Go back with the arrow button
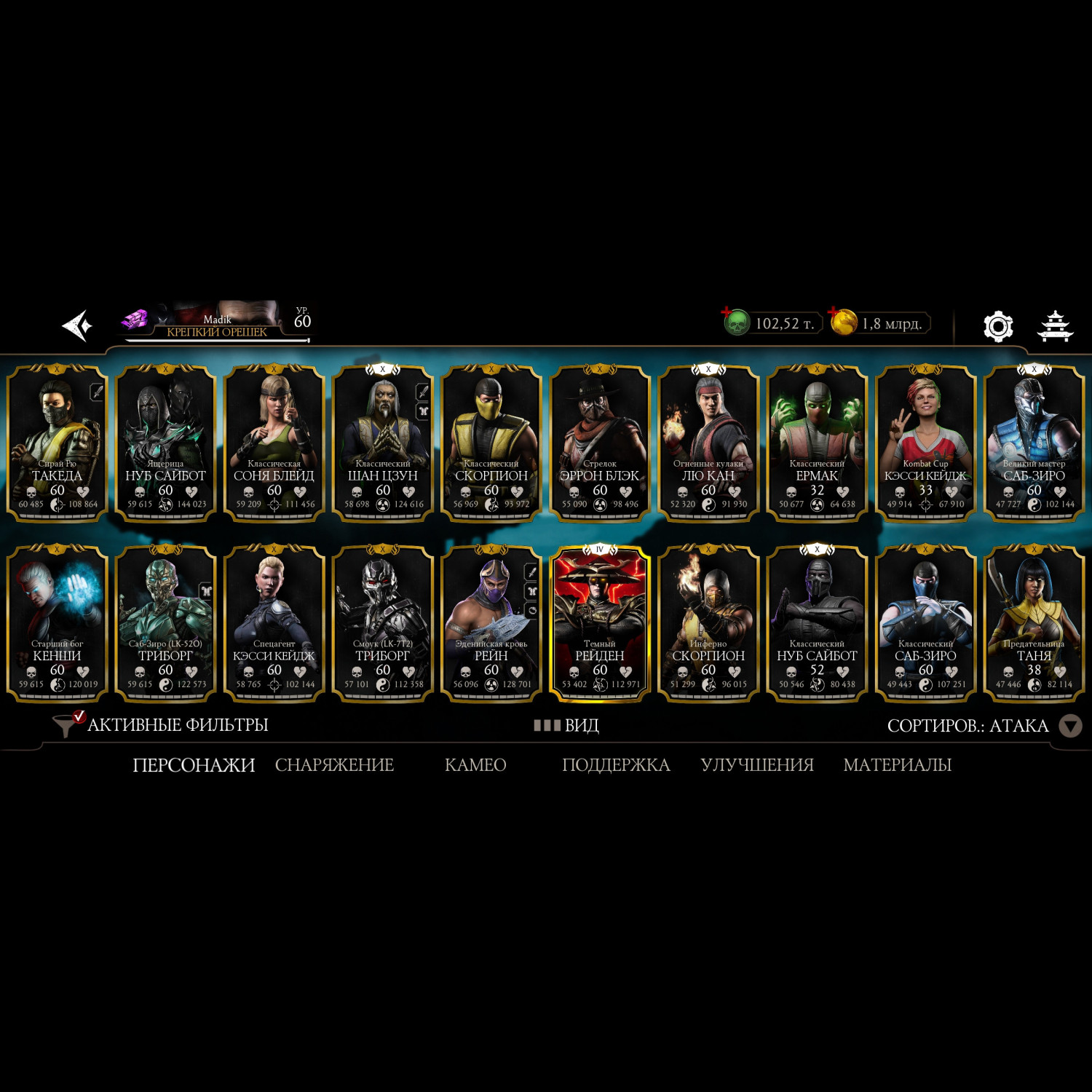This screenshot has width=1092, height=1092. coord(78,325)
